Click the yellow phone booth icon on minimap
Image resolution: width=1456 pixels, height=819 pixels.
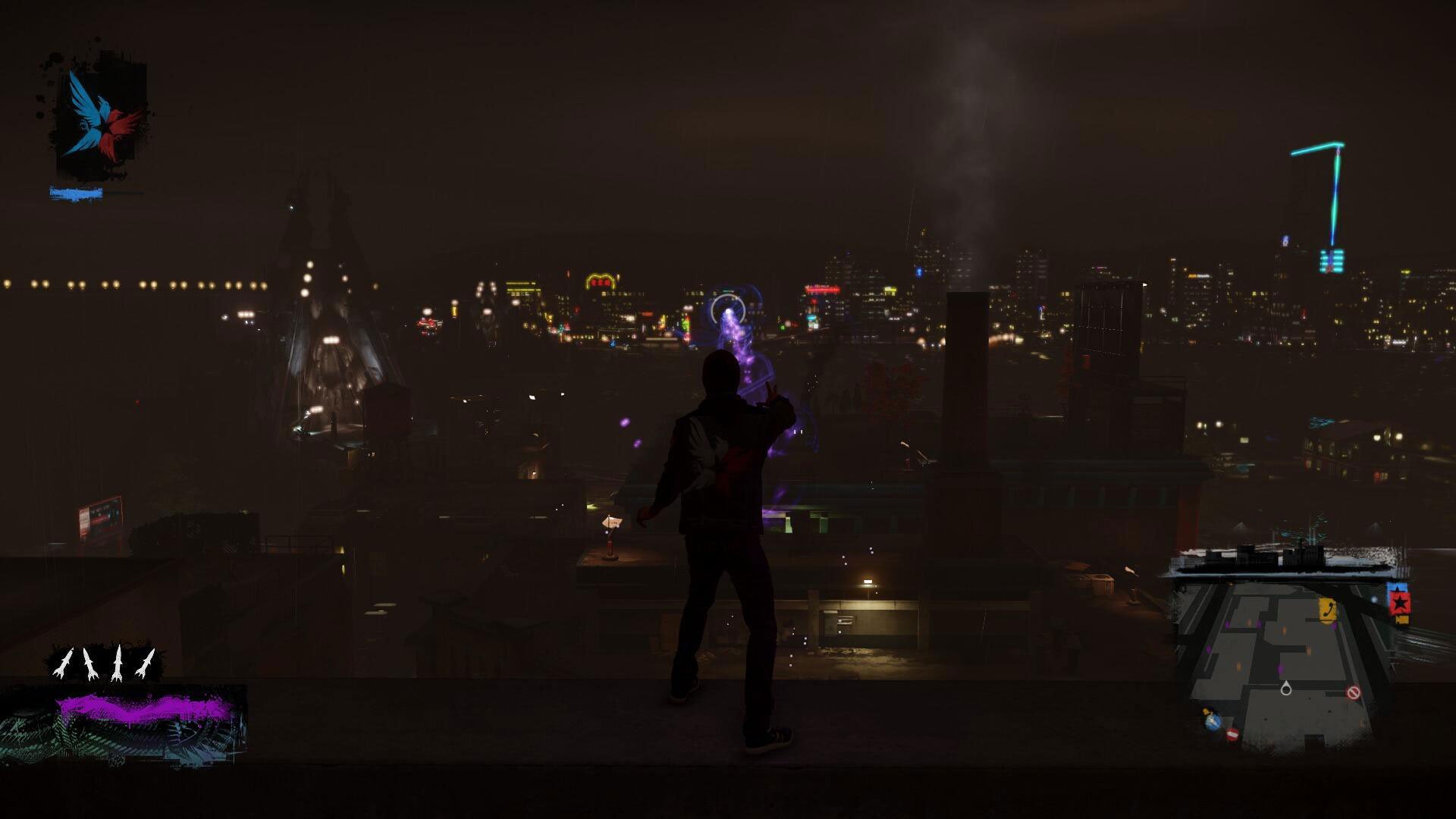[x=1327, y=608]
